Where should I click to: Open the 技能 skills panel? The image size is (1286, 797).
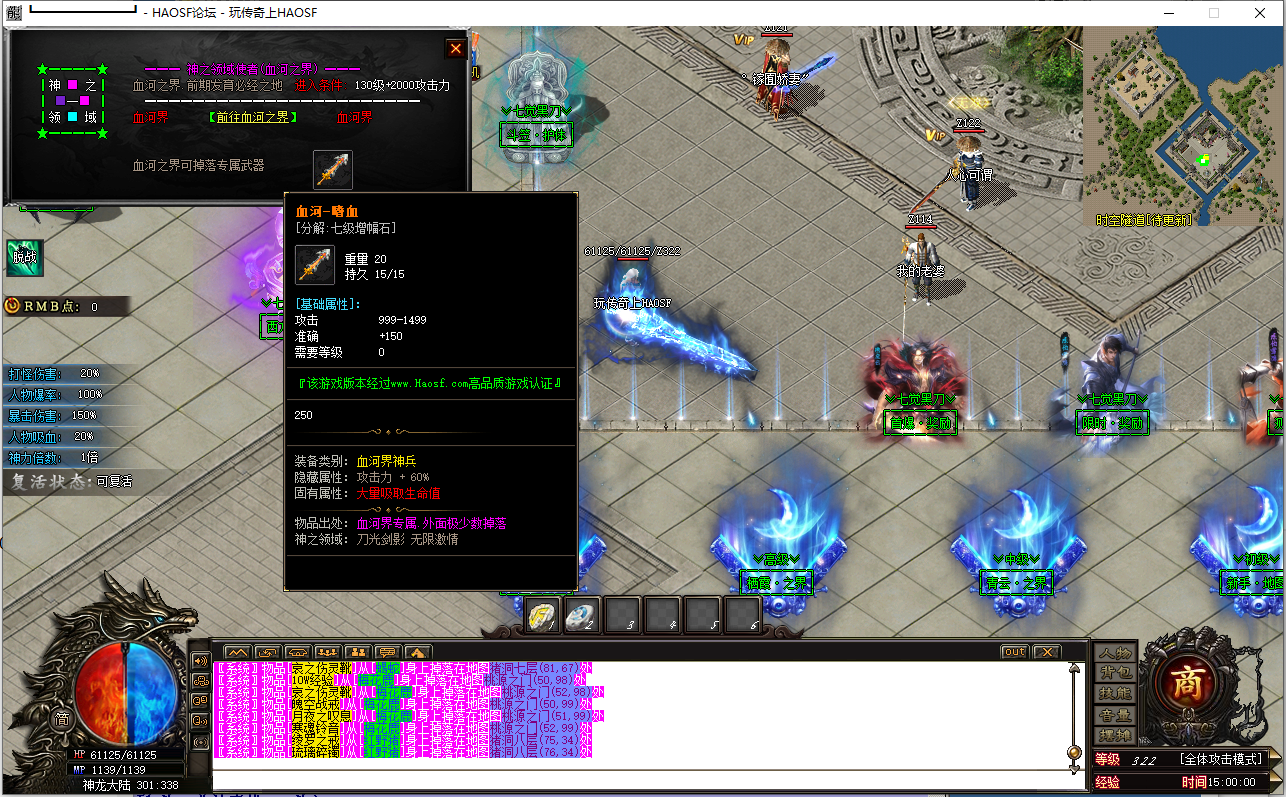[x=1115, y=694]
